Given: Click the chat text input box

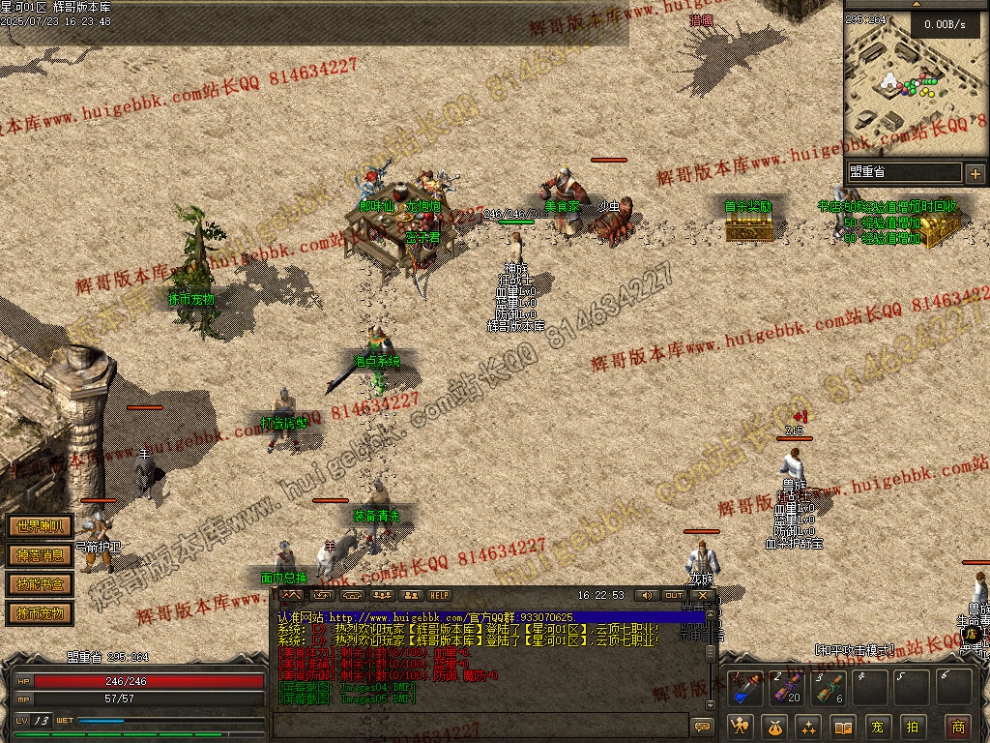Looking at the screenshot, I should coord(480,725).
